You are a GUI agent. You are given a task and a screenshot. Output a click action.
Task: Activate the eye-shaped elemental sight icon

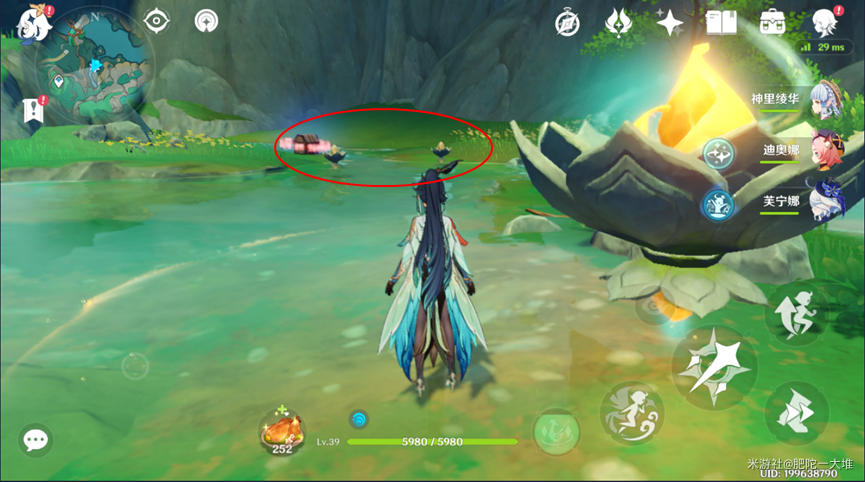[157, 21]
